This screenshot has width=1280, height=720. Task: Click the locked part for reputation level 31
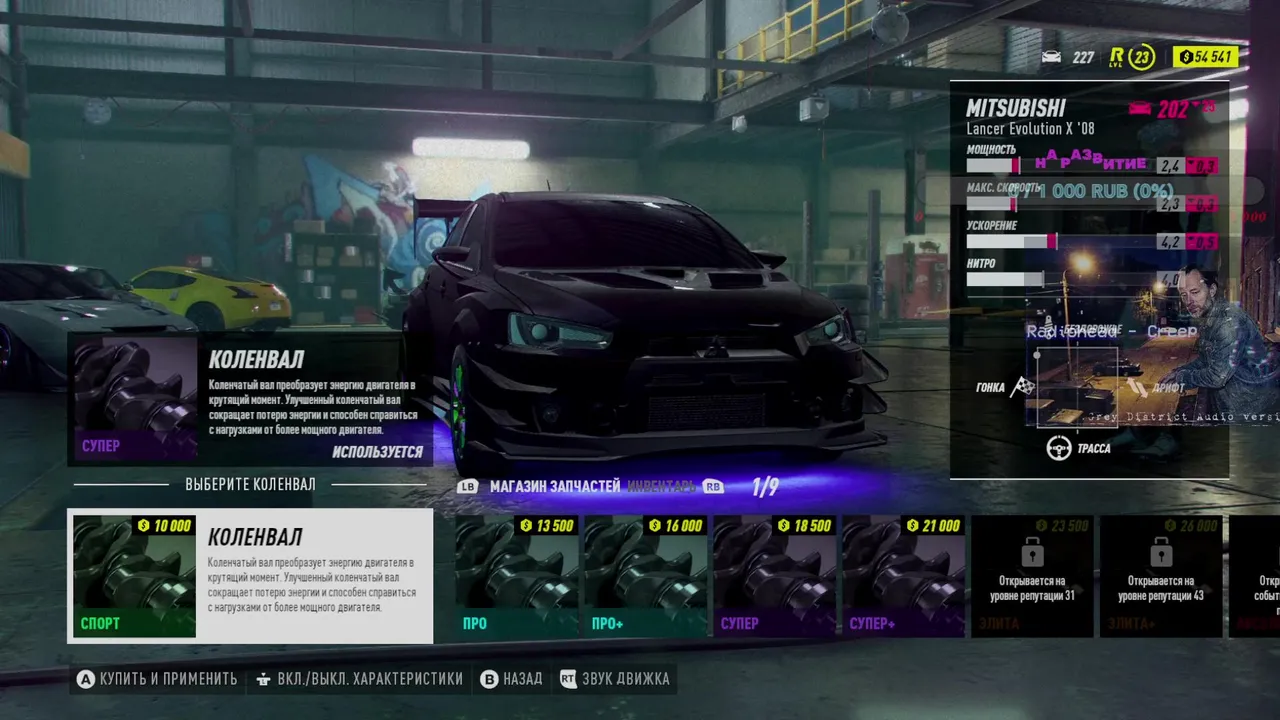pos(1032,576)
